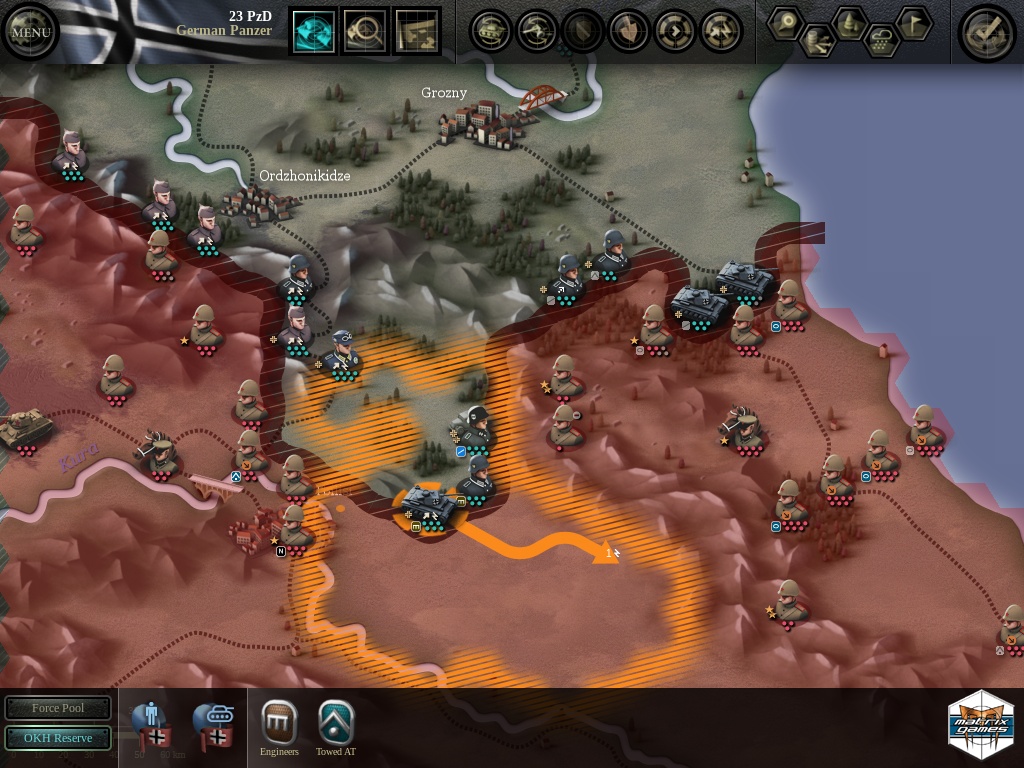Open the OKH Reserve panel
The width and height of the screenshot is (1024, 768).
point(58,738)
